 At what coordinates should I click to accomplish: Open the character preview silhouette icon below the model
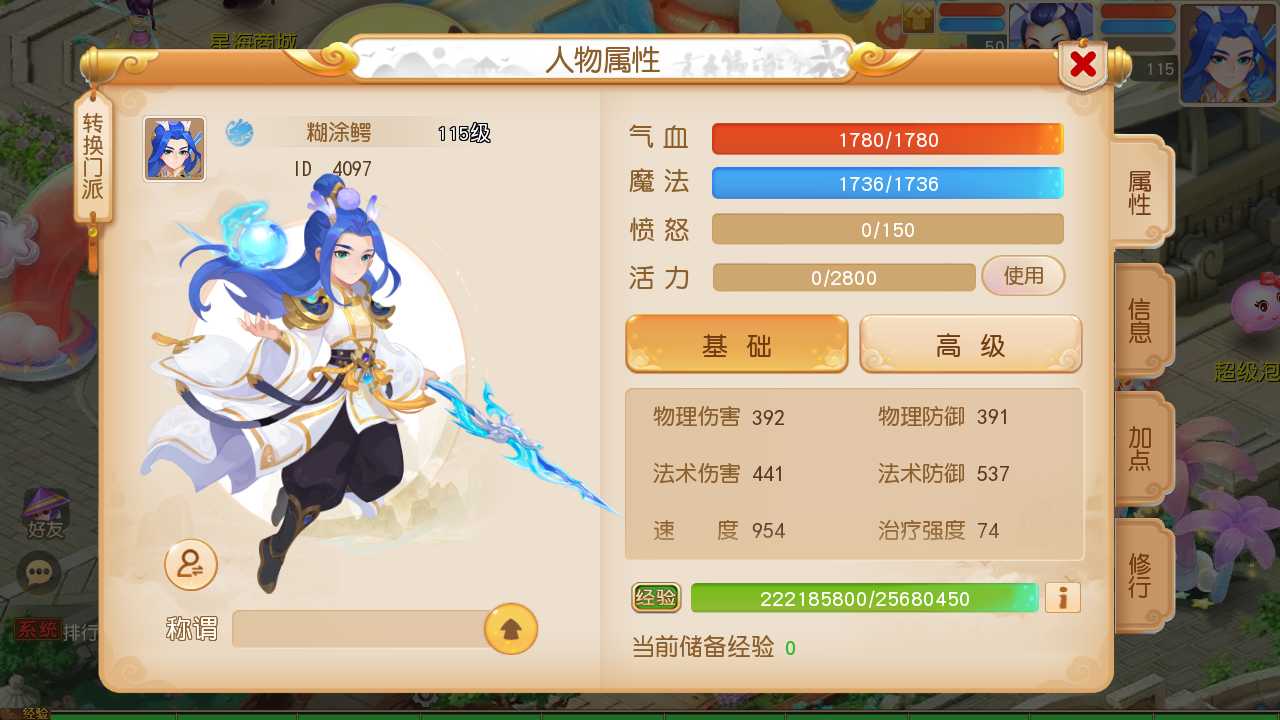click(190, 565)
